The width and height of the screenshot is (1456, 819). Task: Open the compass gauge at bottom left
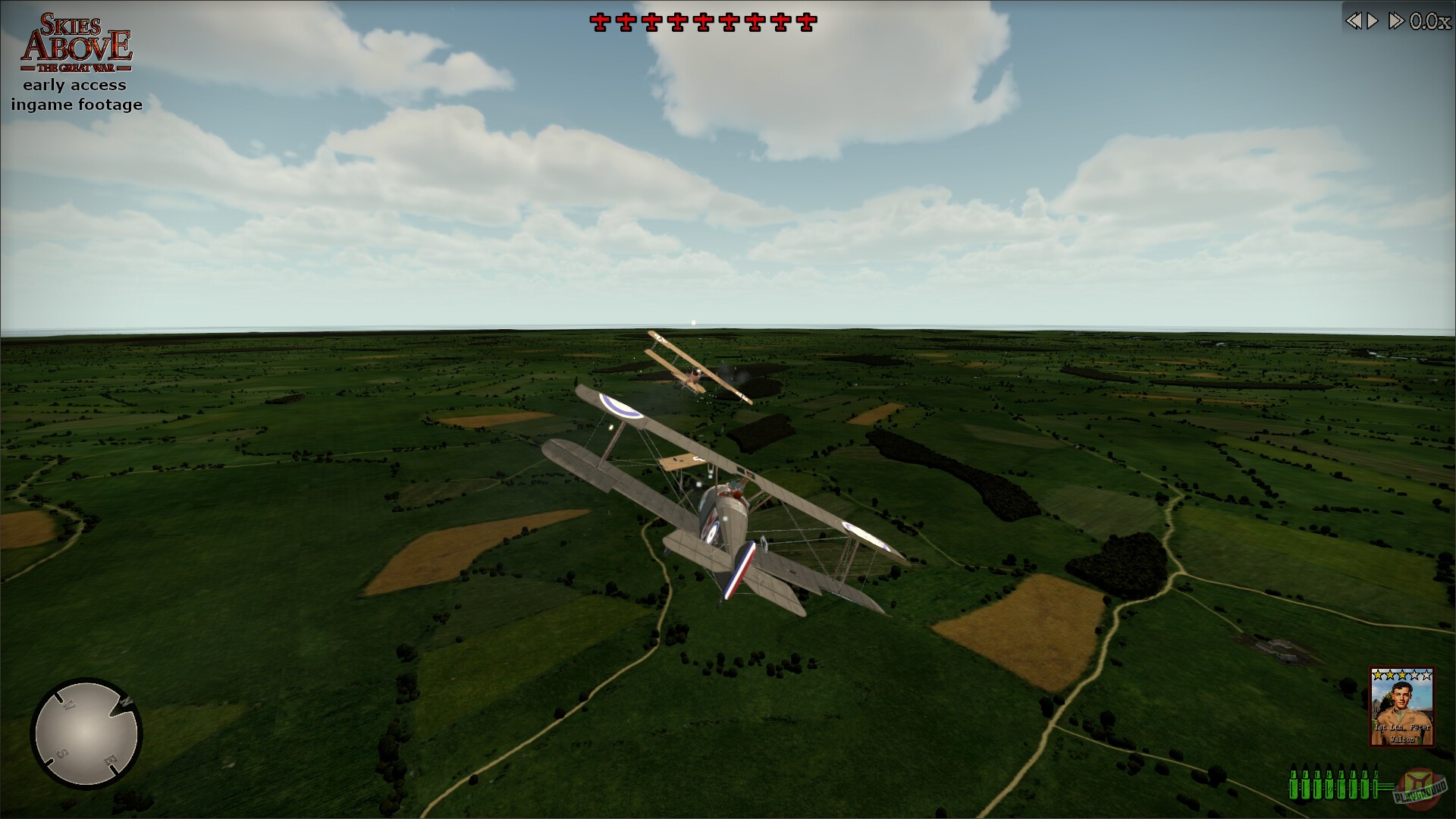[87, 732]
